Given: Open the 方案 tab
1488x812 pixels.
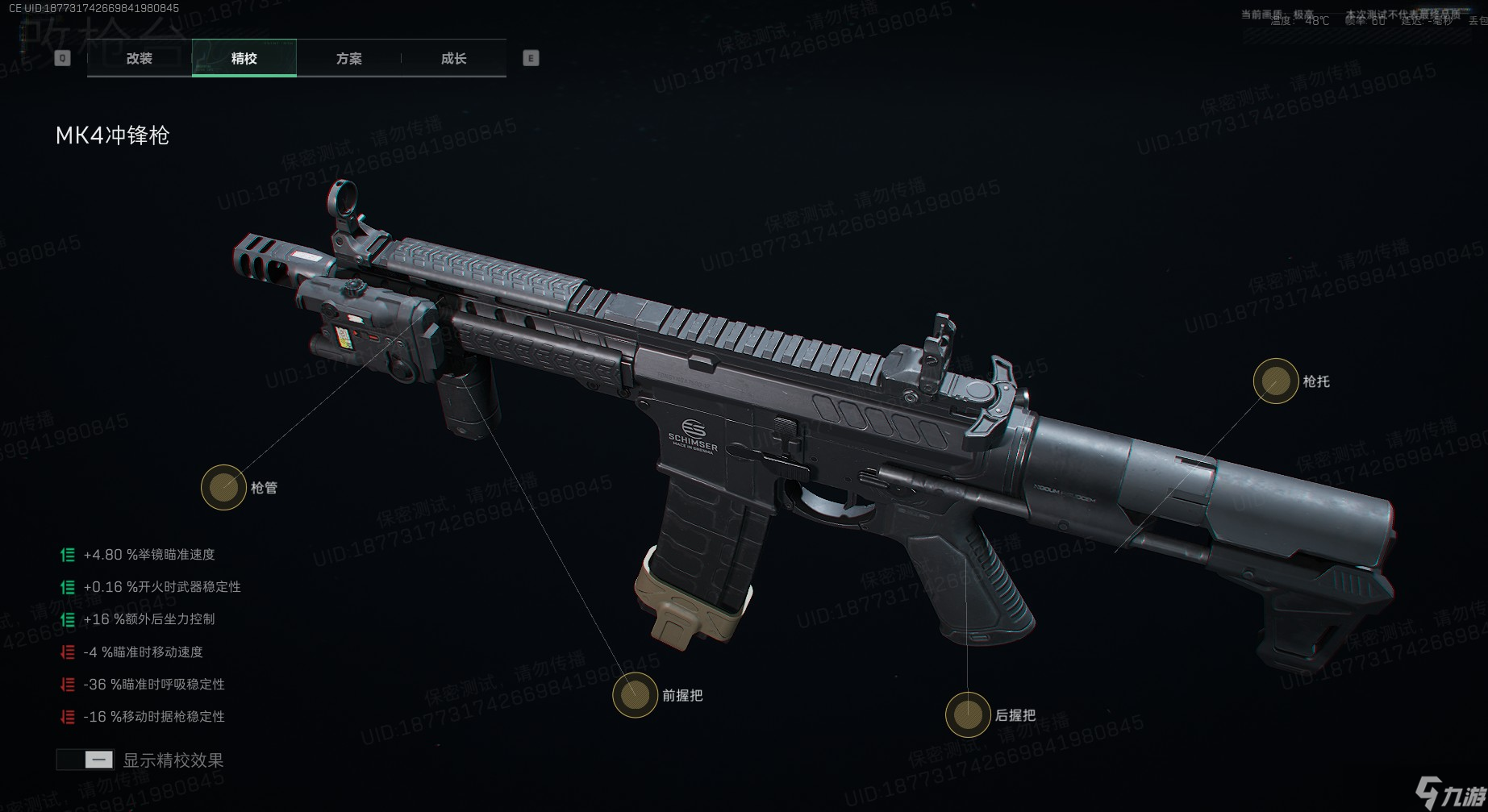Looking at the screenshot, I should point(348,58).
